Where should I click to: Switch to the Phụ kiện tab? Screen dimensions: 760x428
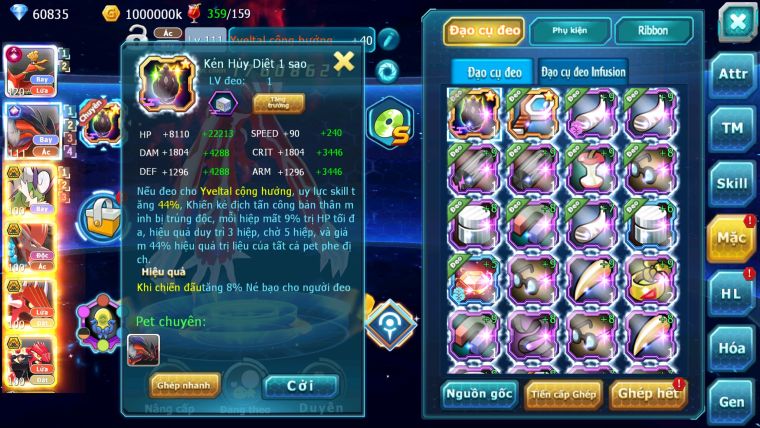(569, 31)
